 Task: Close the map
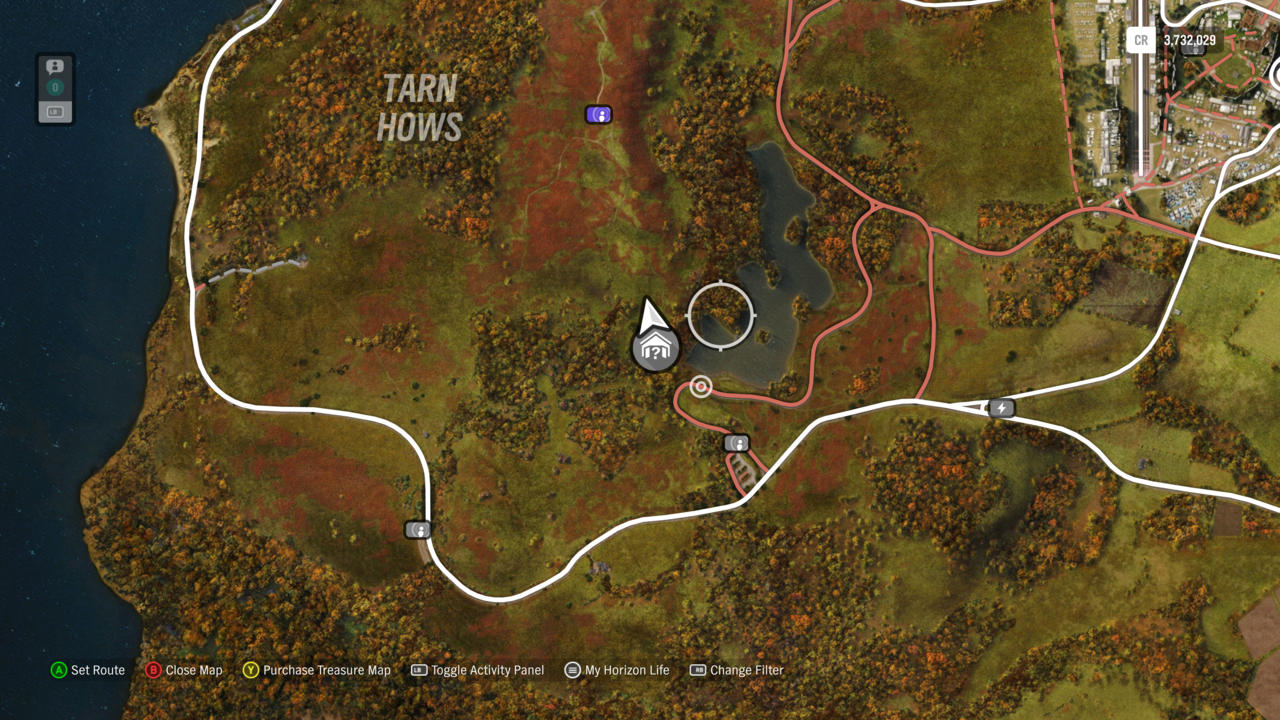tap(184, 670)
